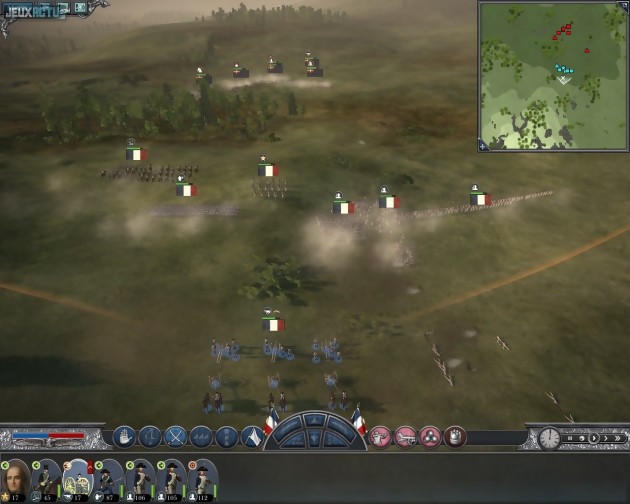Select the cavalry card with 45 men

point(46,479)
